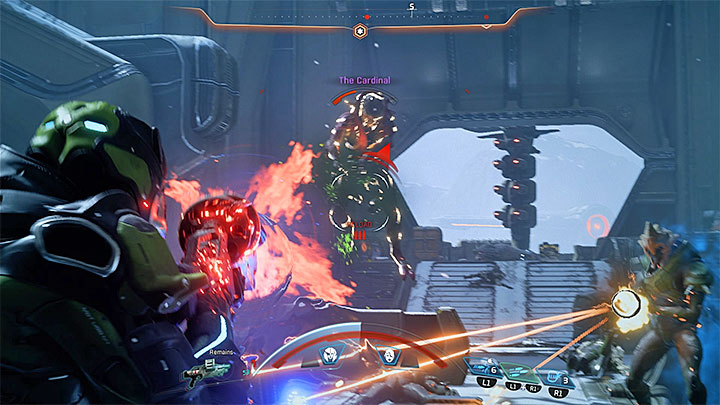This screenshot has width=720, height=405.
Task: Select the left squadmate portrait
Action: [329, 355]
